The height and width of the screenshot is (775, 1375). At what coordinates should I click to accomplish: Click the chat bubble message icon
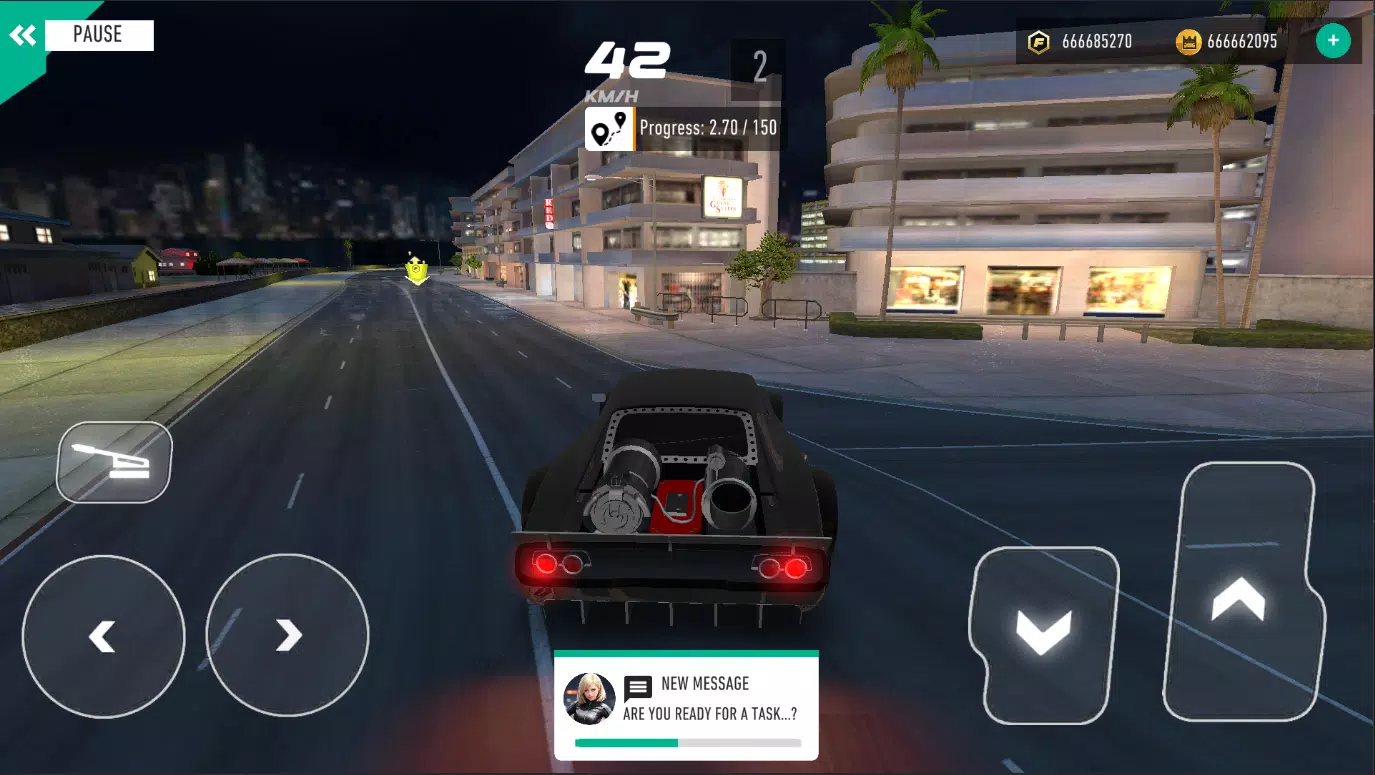(636, 687)
